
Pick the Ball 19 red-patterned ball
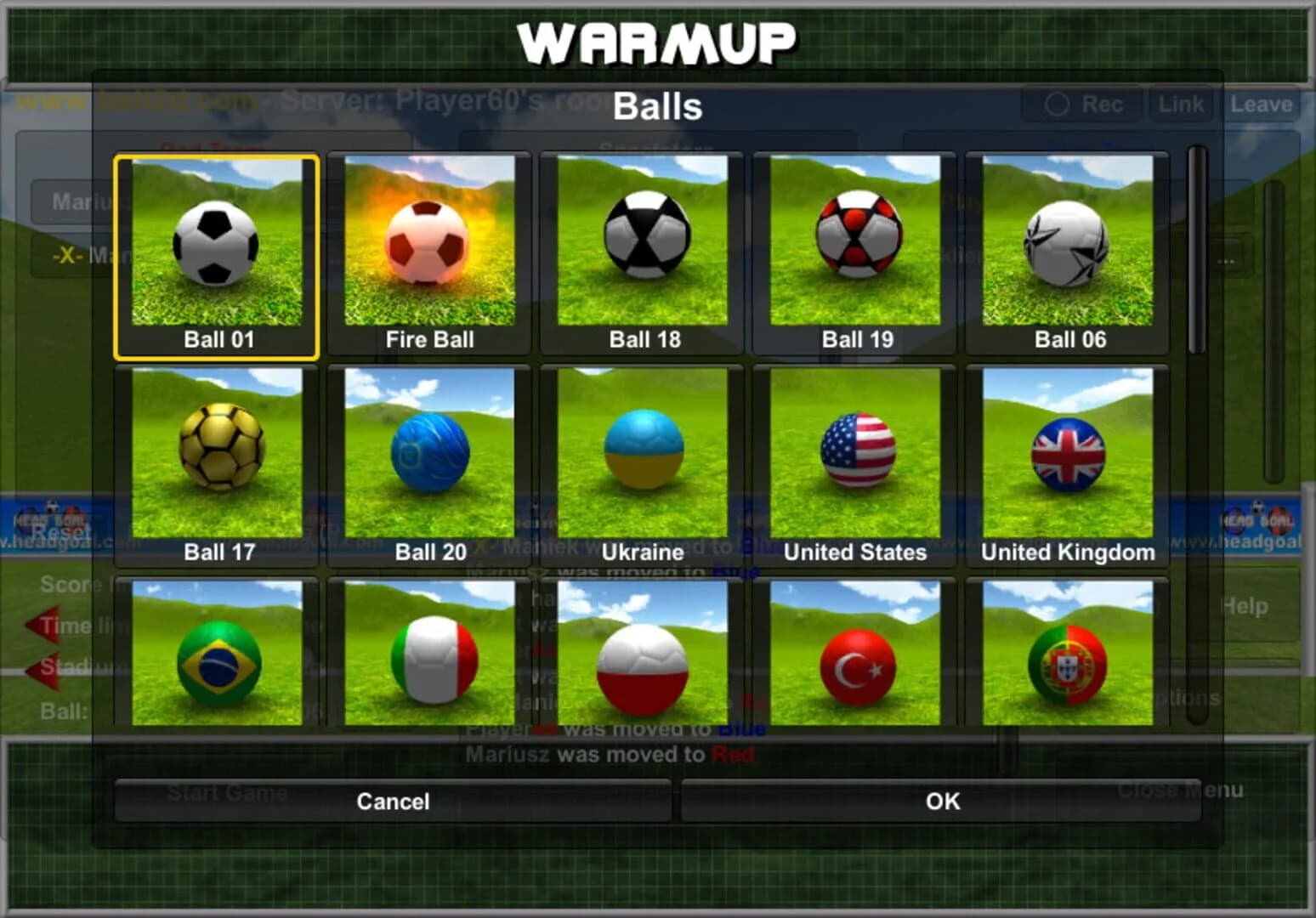pos(854,246)
